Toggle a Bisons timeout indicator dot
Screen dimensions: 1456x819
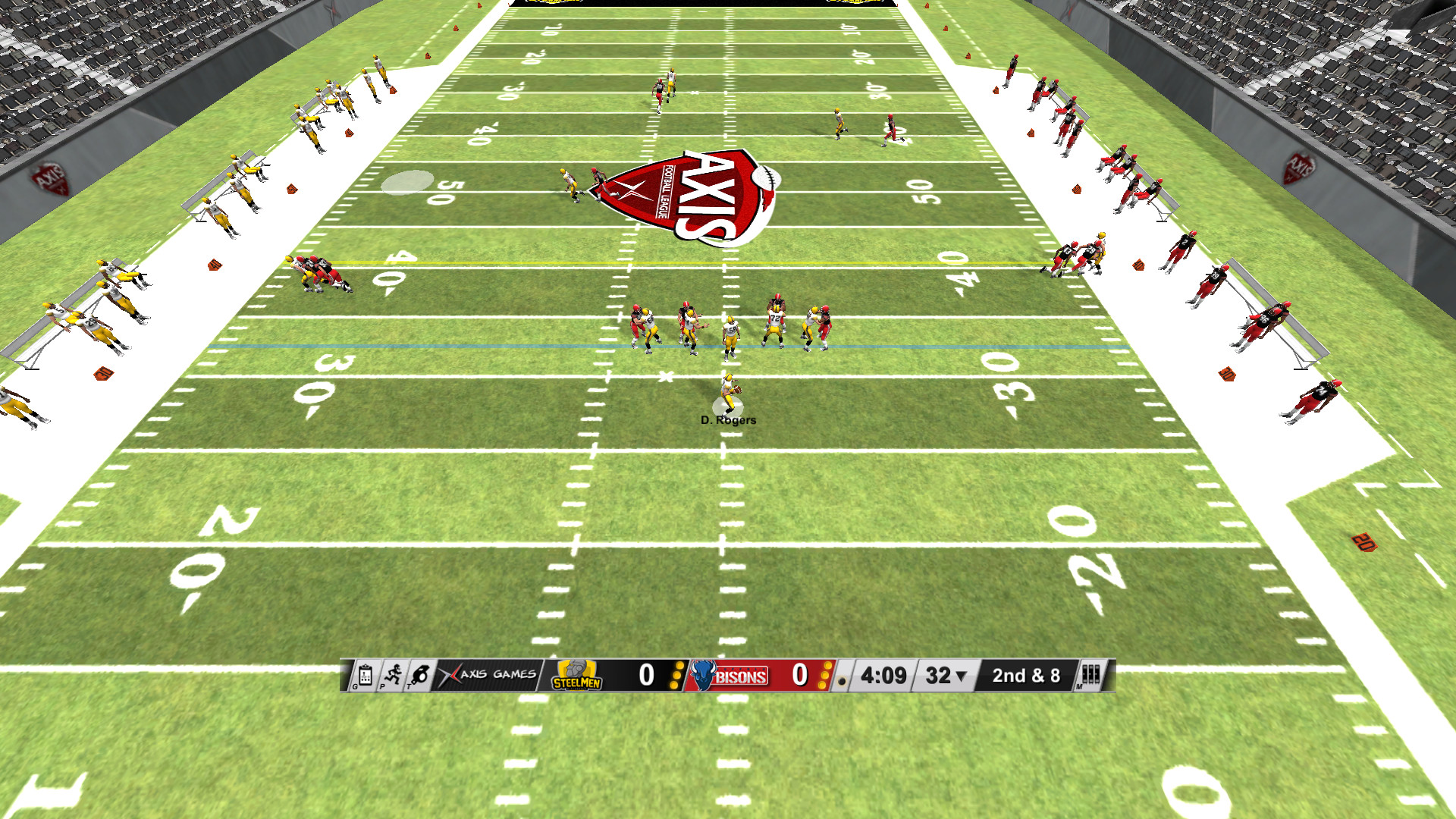click(x=825, y=676)
